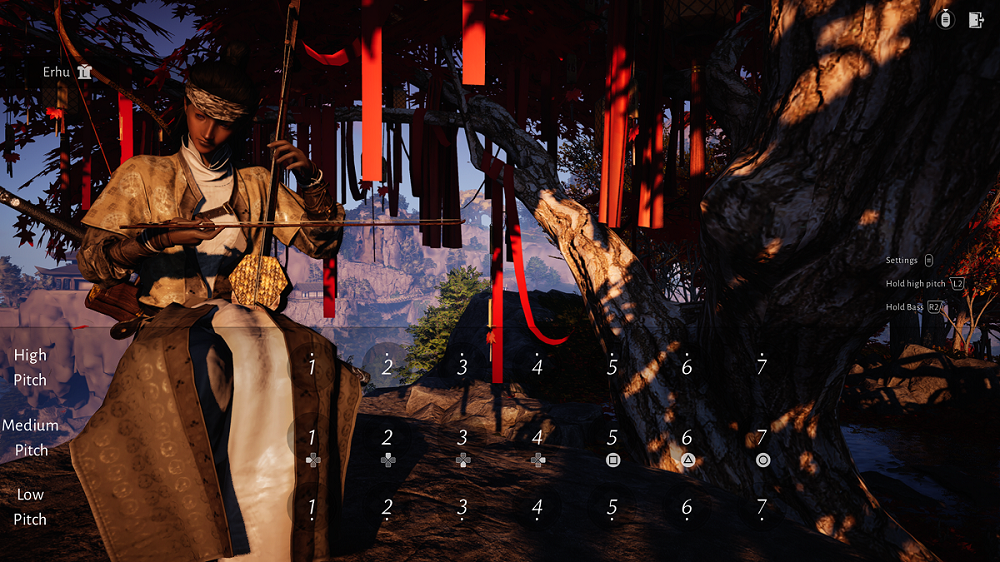Play High Pitch note 7
Image resolution: width=1000 pixels, height=562 pixels.
point(762,367)
